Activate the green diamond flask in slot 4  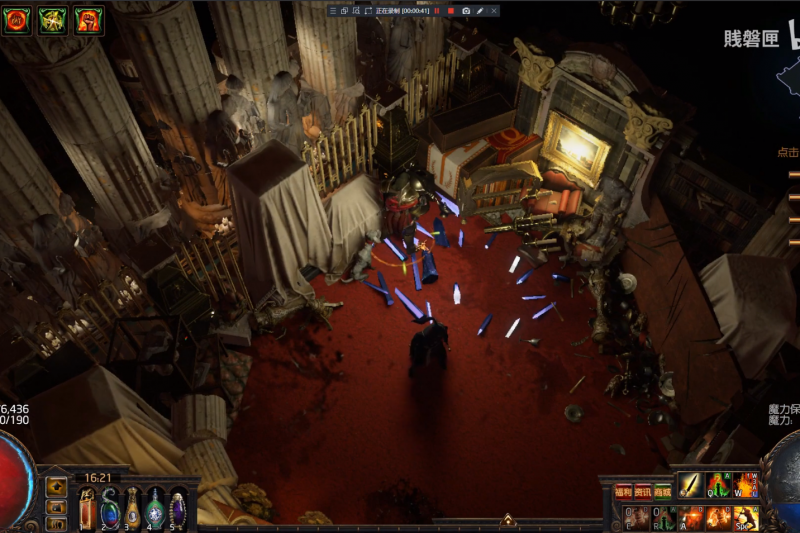[x=155, y=508]
